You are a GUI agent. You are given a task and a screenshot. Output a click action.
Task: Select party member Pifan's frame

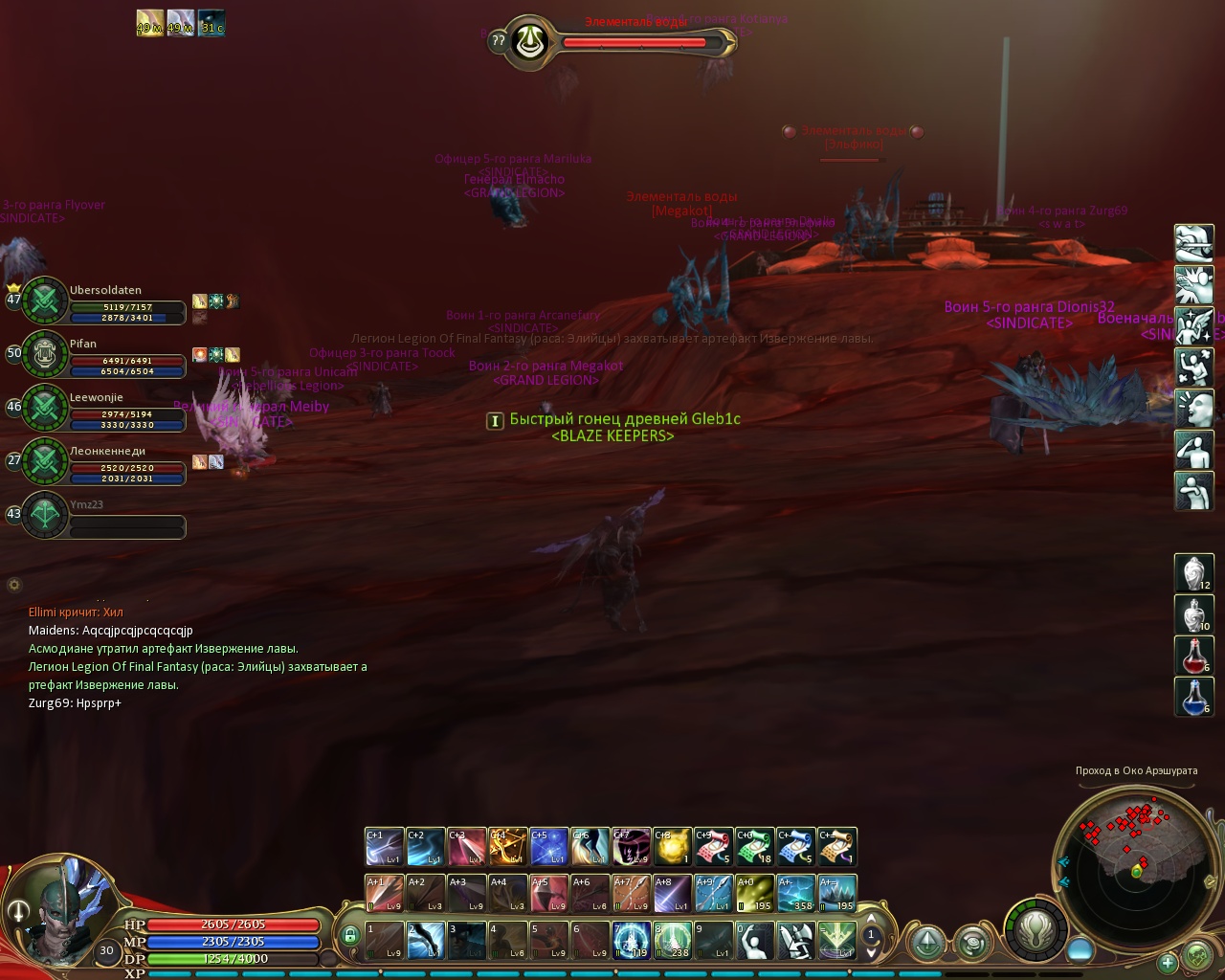[105, 355]
